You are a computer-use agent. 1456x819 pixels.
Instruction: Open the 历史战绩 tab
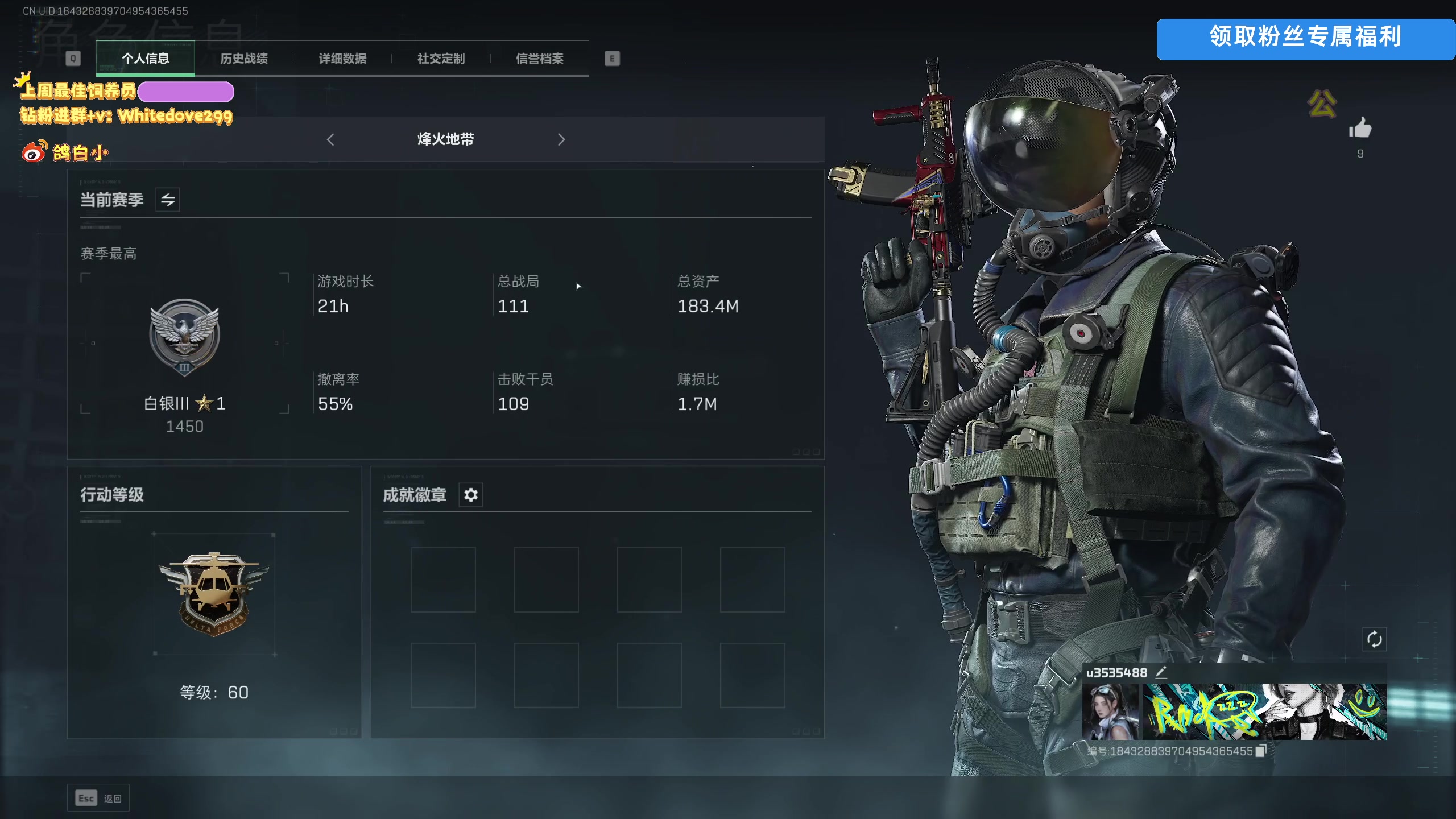[x=244, y=59]
